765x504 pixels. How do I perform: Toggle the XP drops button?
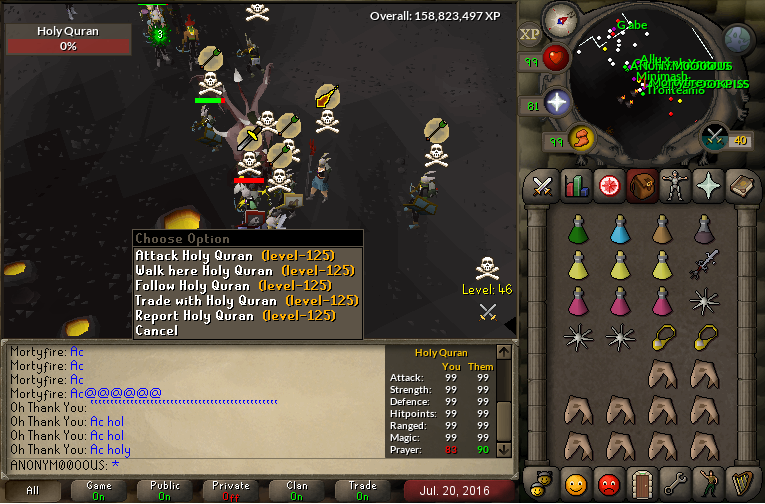[529, 35]
